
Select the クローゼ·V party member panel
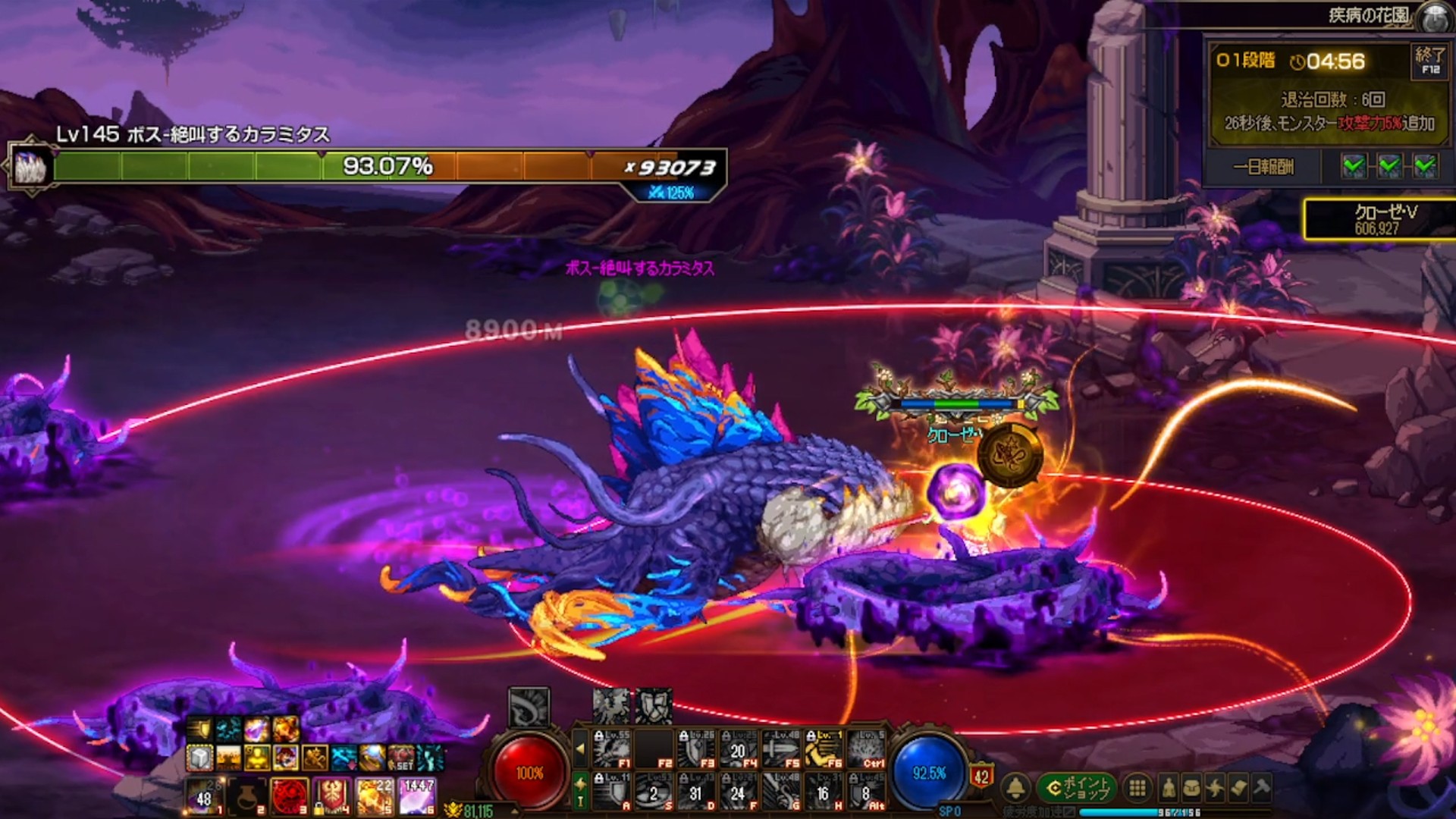(x=1380, y=219)
